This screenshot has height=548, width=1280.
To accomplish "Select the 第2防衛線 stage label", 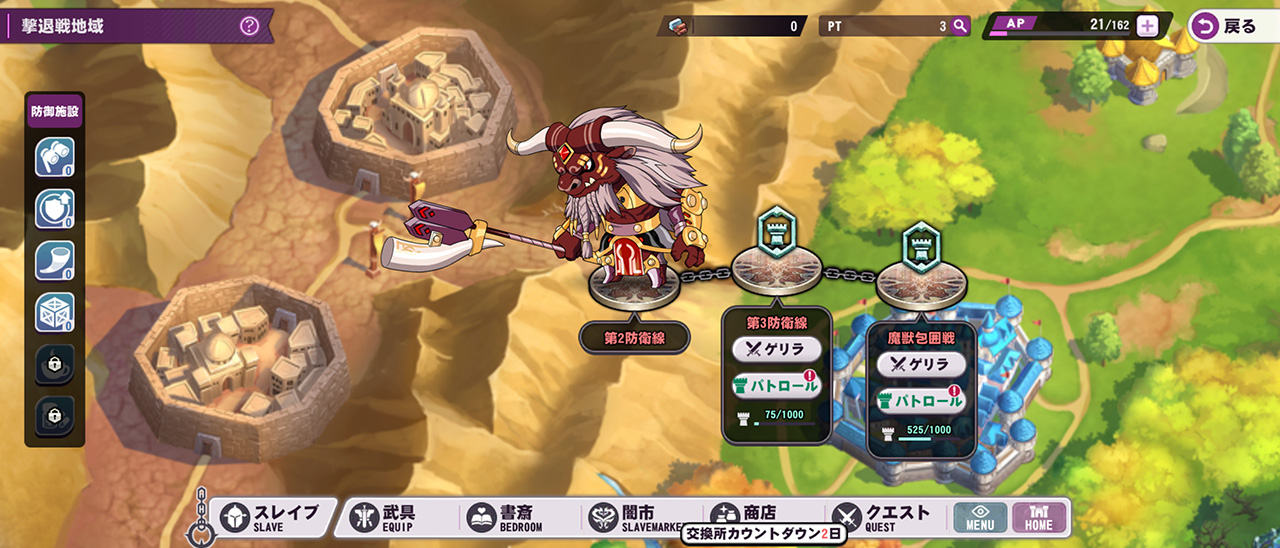I will point(634,338).
